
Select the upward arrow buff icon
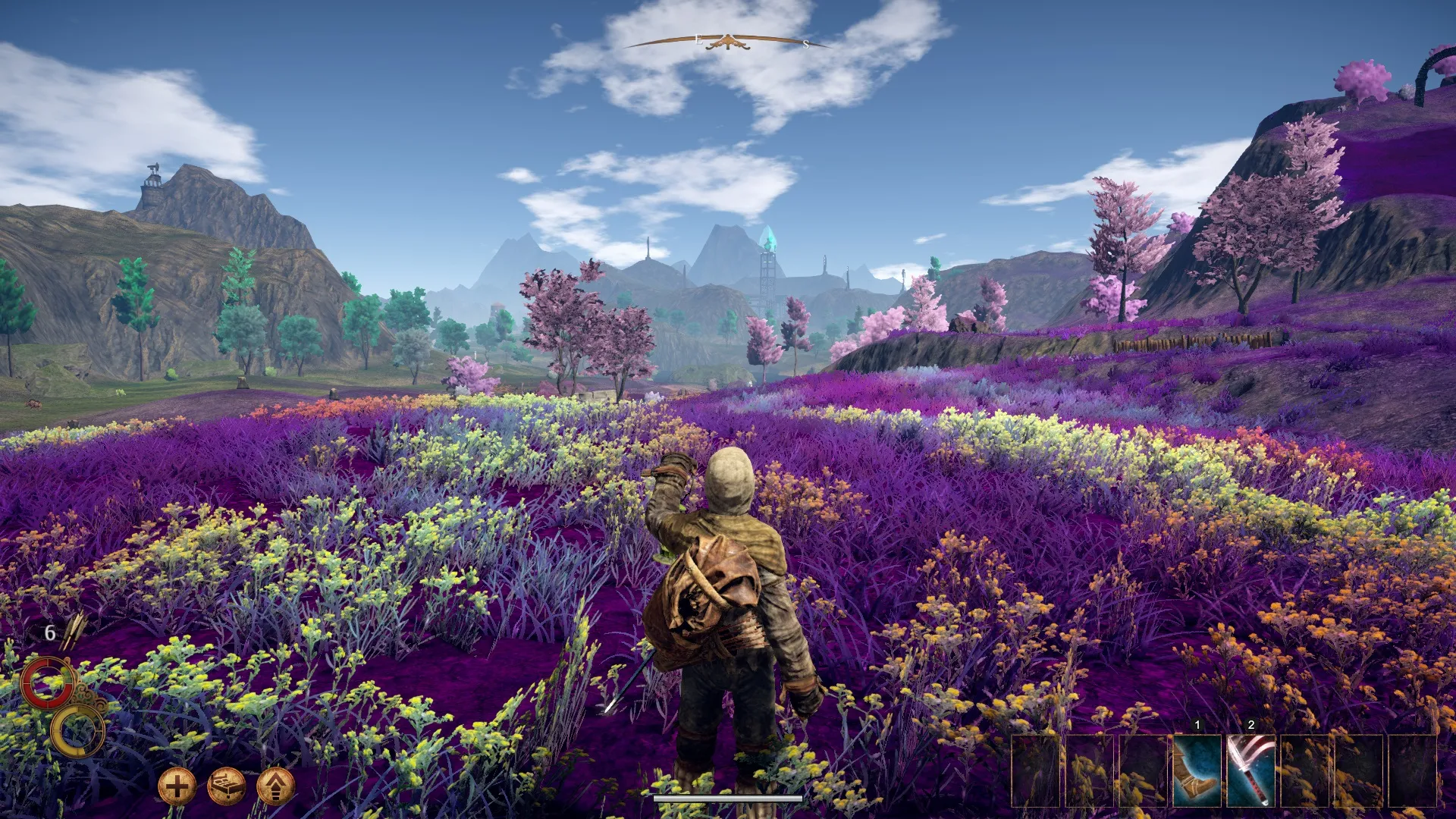(275, 786)
